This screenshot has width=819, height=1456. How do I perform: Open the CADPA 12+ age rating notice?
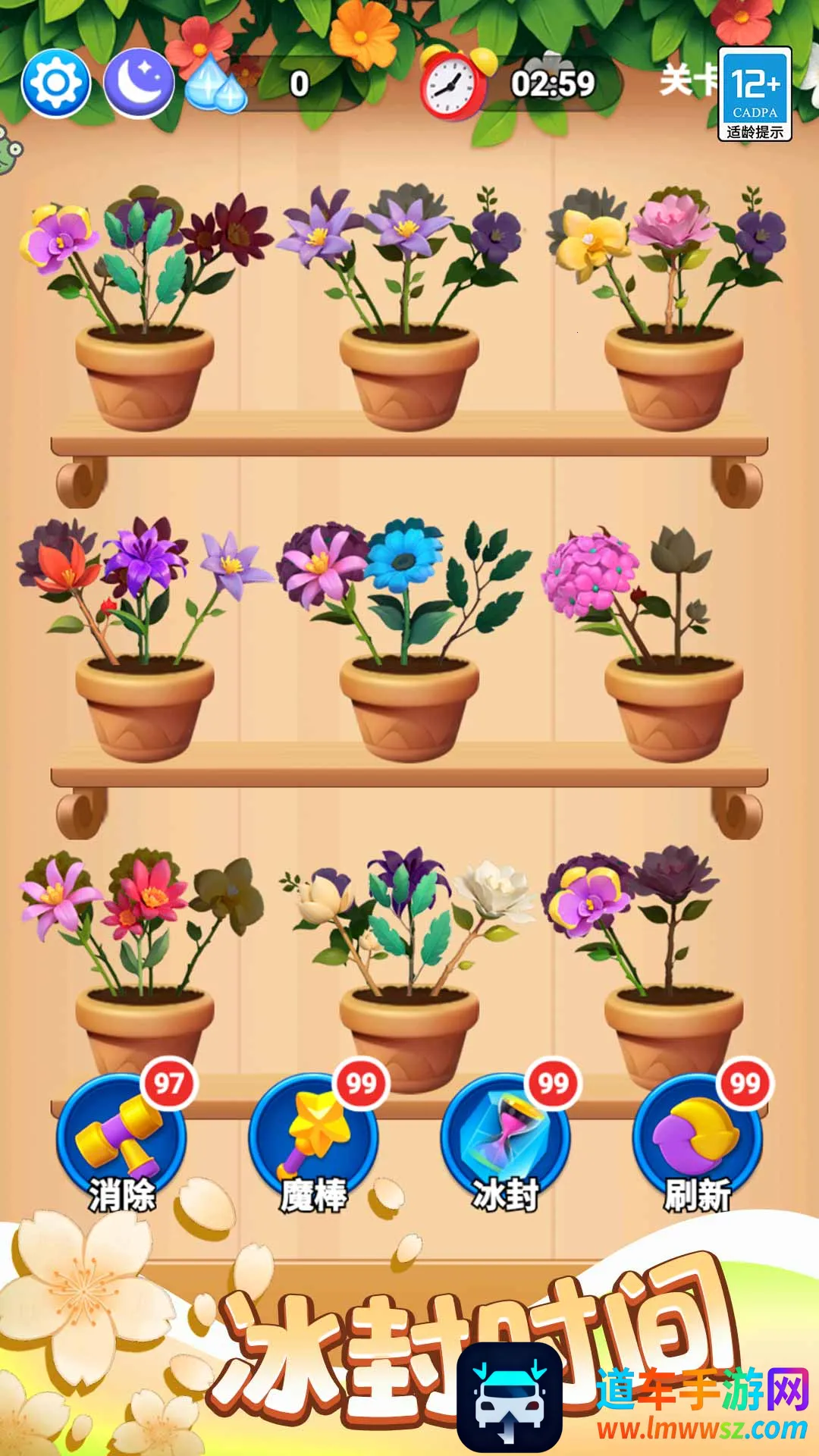coord(755,94)
